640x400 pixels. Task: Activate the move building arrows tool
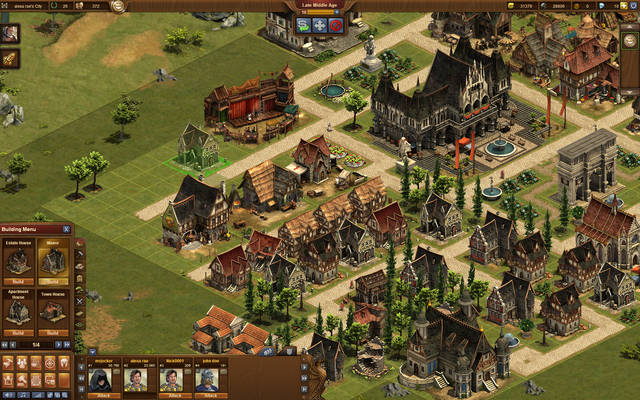[x=318, y=25]
